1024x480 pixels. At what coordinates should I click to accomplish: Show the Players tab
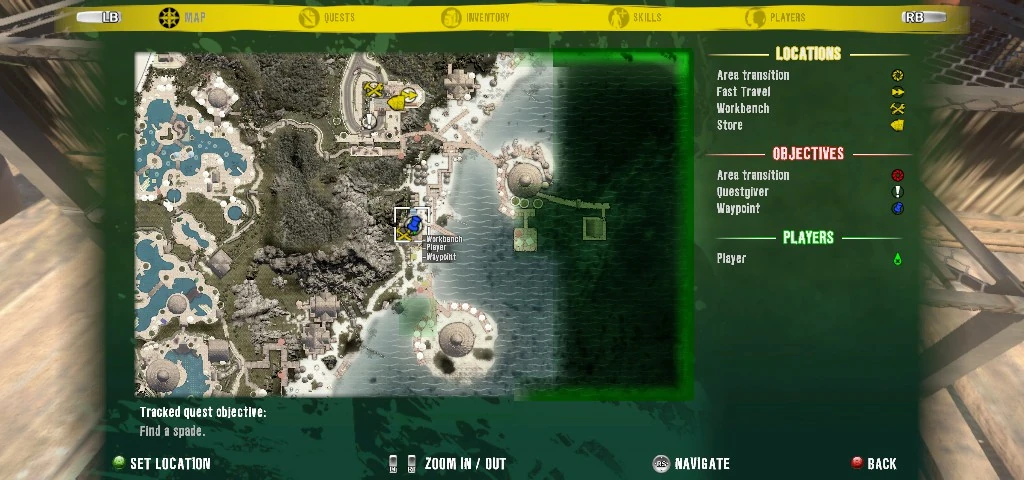point(775,17)
